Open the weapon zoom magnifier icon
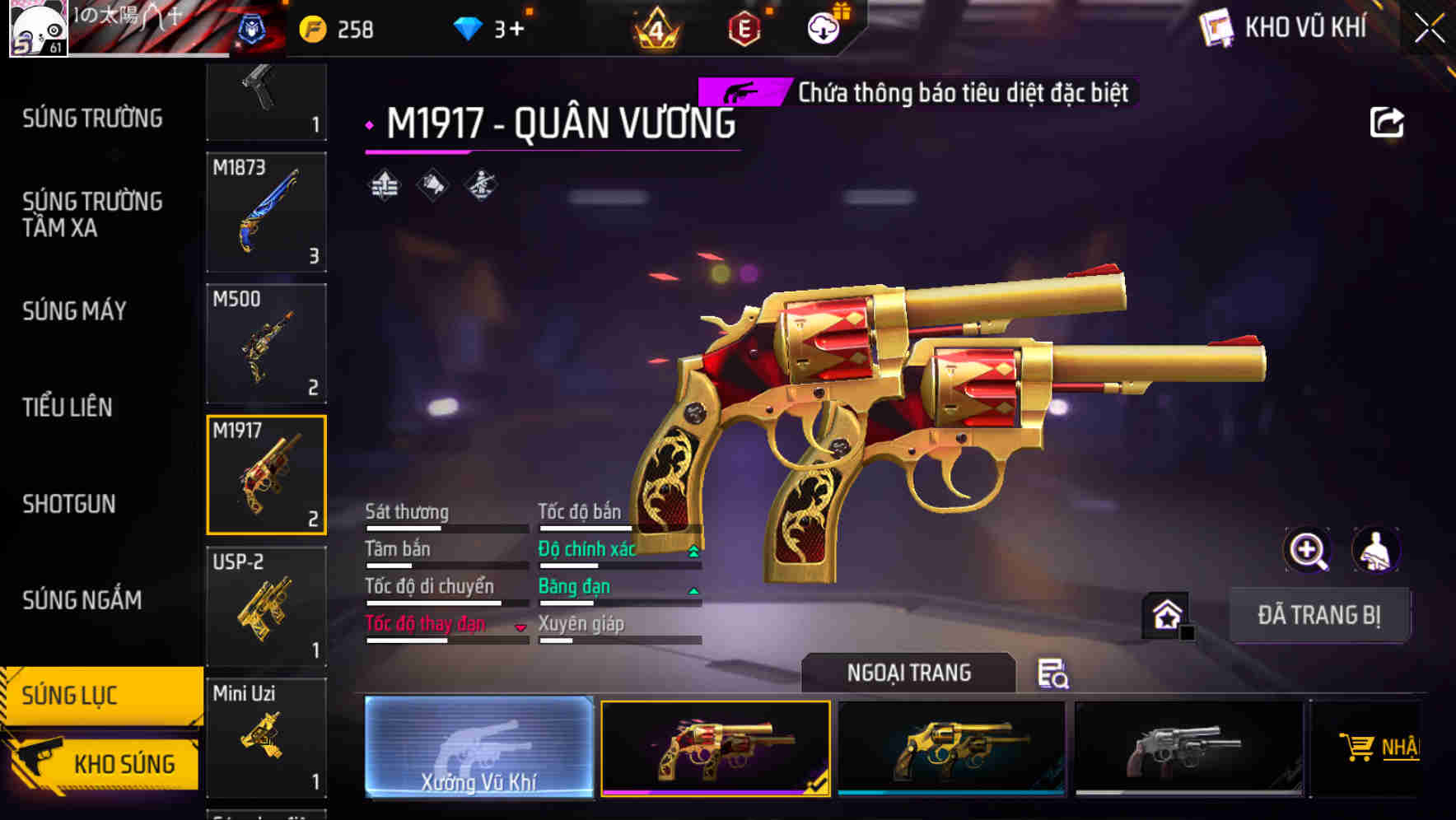Viewport: 1456px width, 820px height. click(1307, 550)
